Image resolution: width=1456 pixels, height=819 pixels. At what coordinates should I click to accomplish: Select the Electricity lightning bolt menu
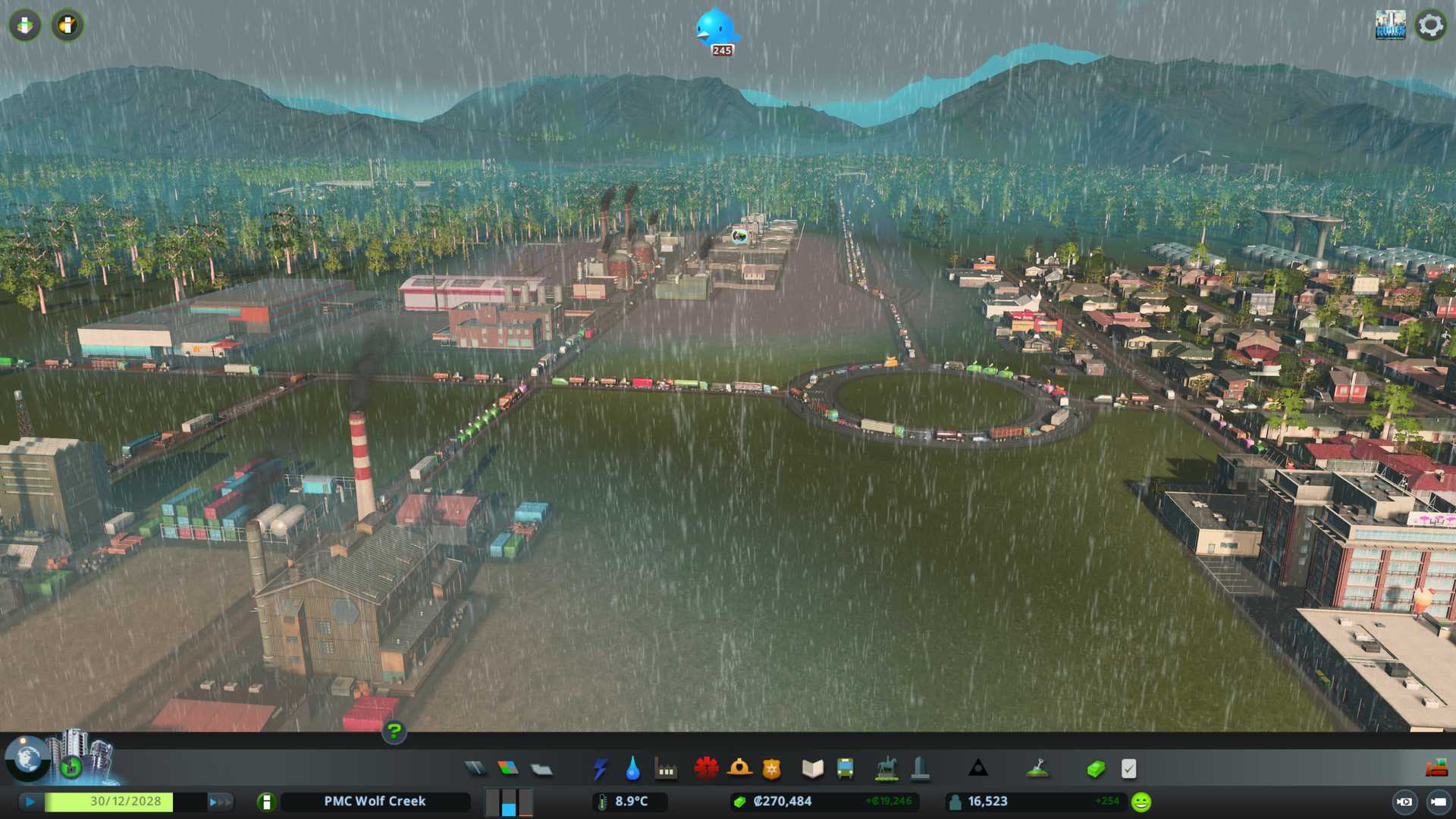(600, 769)
